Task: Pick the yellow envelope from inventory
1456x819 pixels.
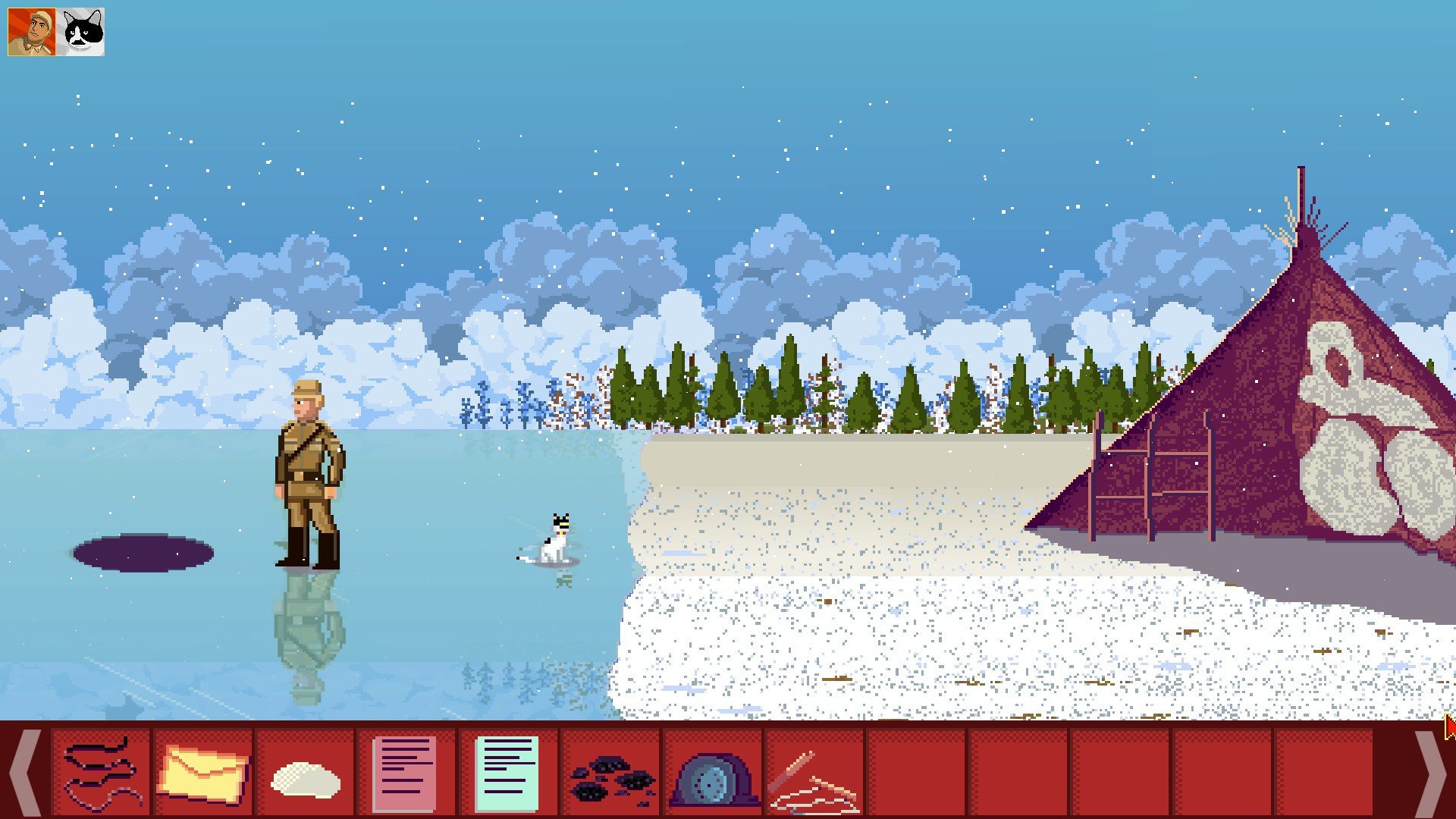Action: coord(202,773)
